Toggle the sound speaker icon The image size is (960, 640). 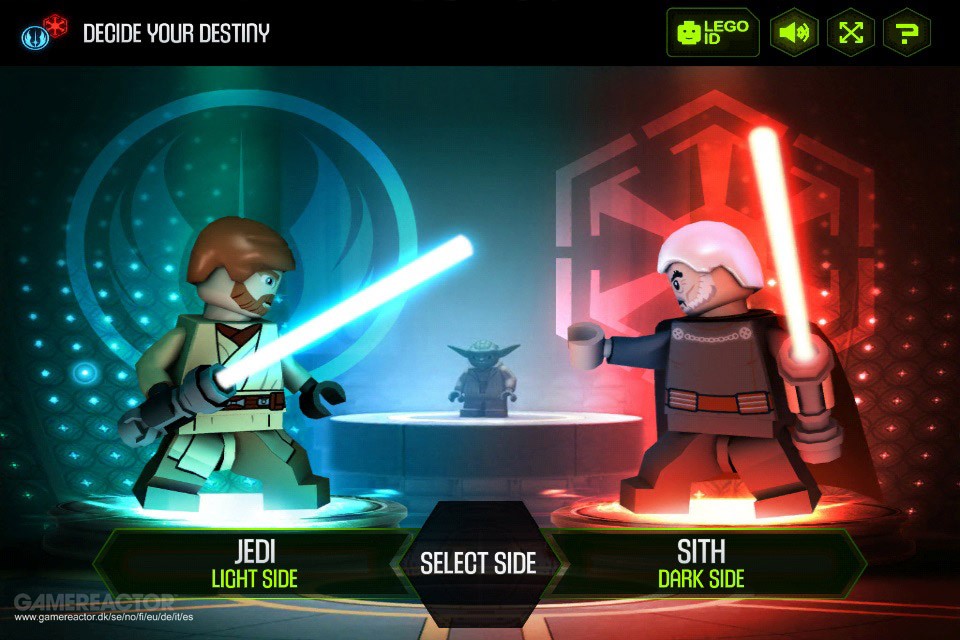[x=794, y=33]
